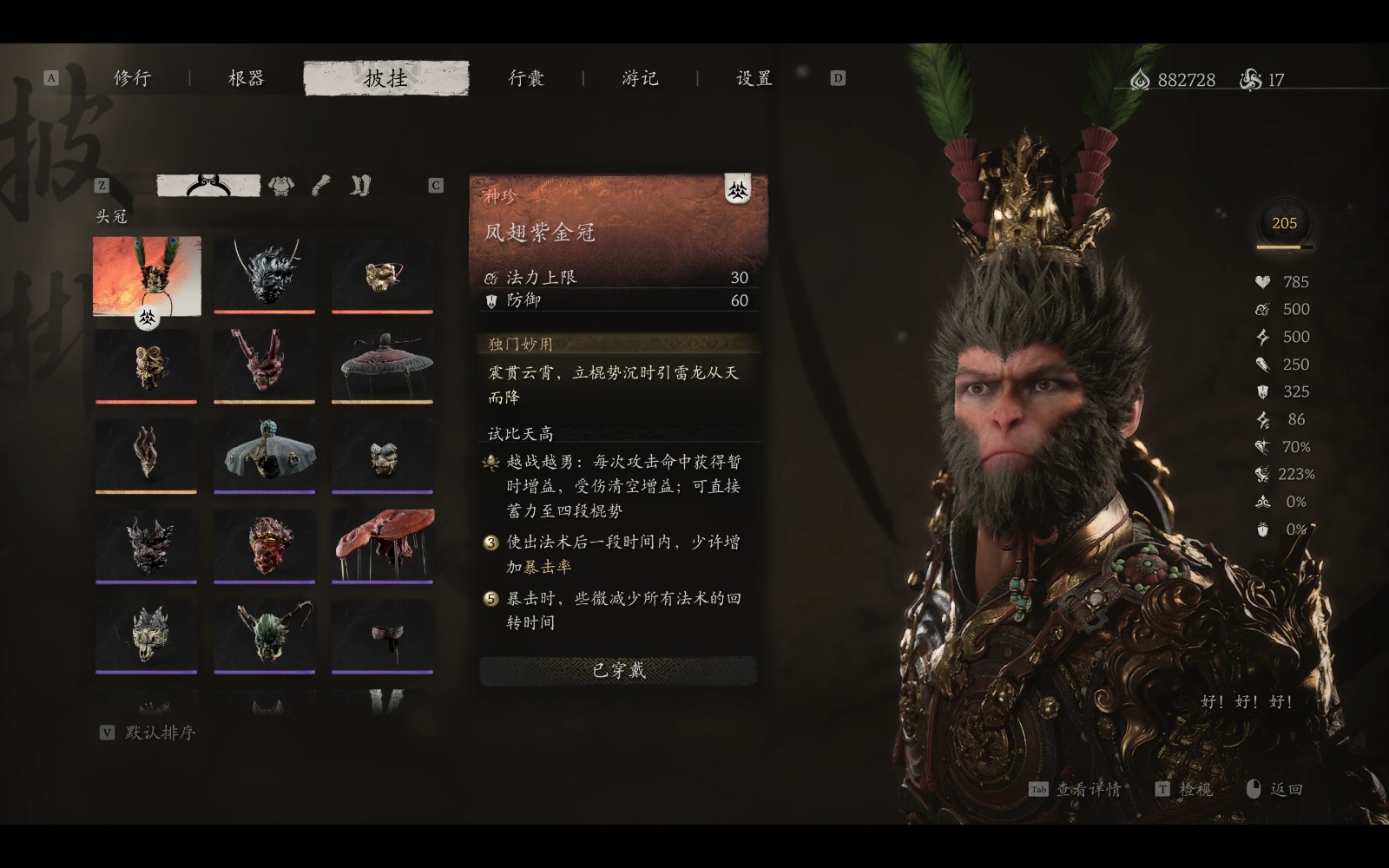Click the currency icon next to 882728
The image size is (1389, 868).
[1138, 78]
